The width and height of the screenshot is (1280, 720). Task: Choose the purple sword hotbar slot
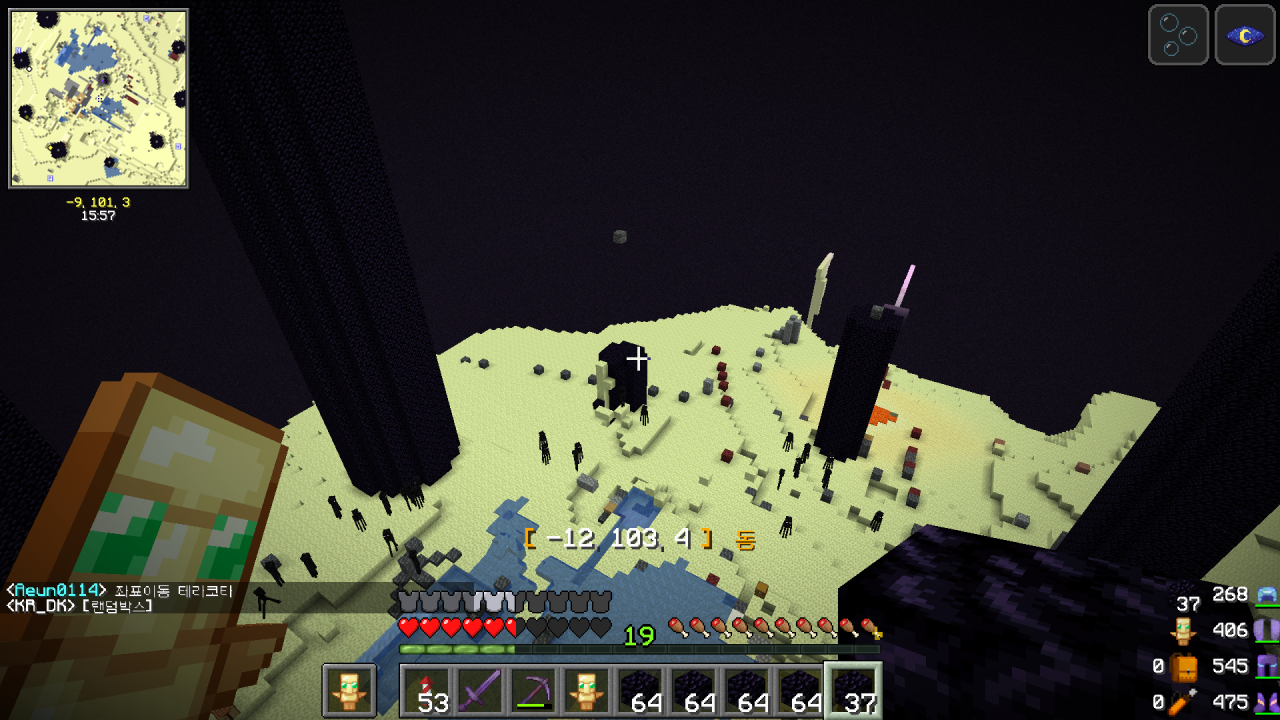[x=479, y=691]
